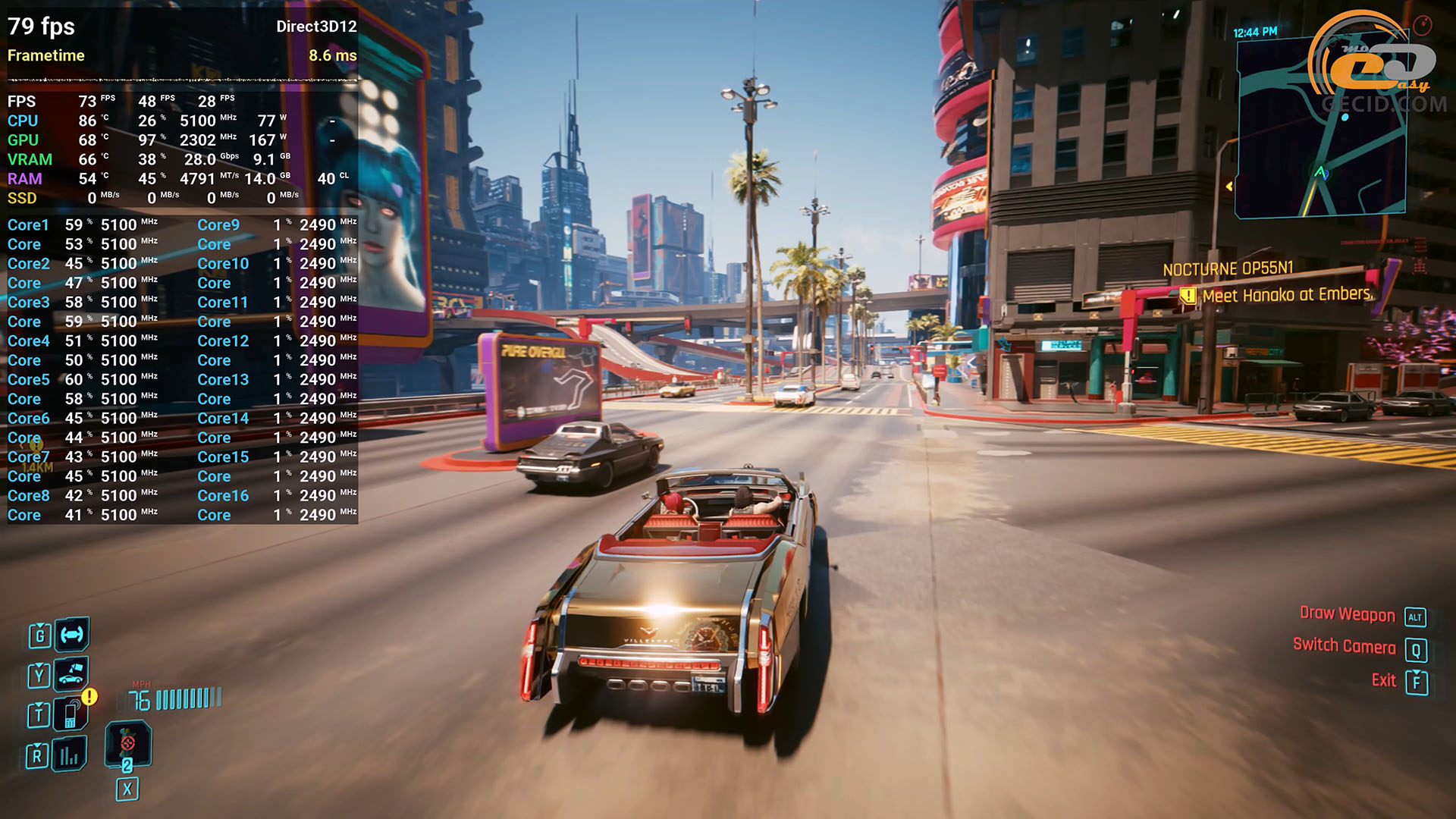1456x819 pixels.
Task: Use the consumable inhaler quick slot
Action: click(127, 744)
